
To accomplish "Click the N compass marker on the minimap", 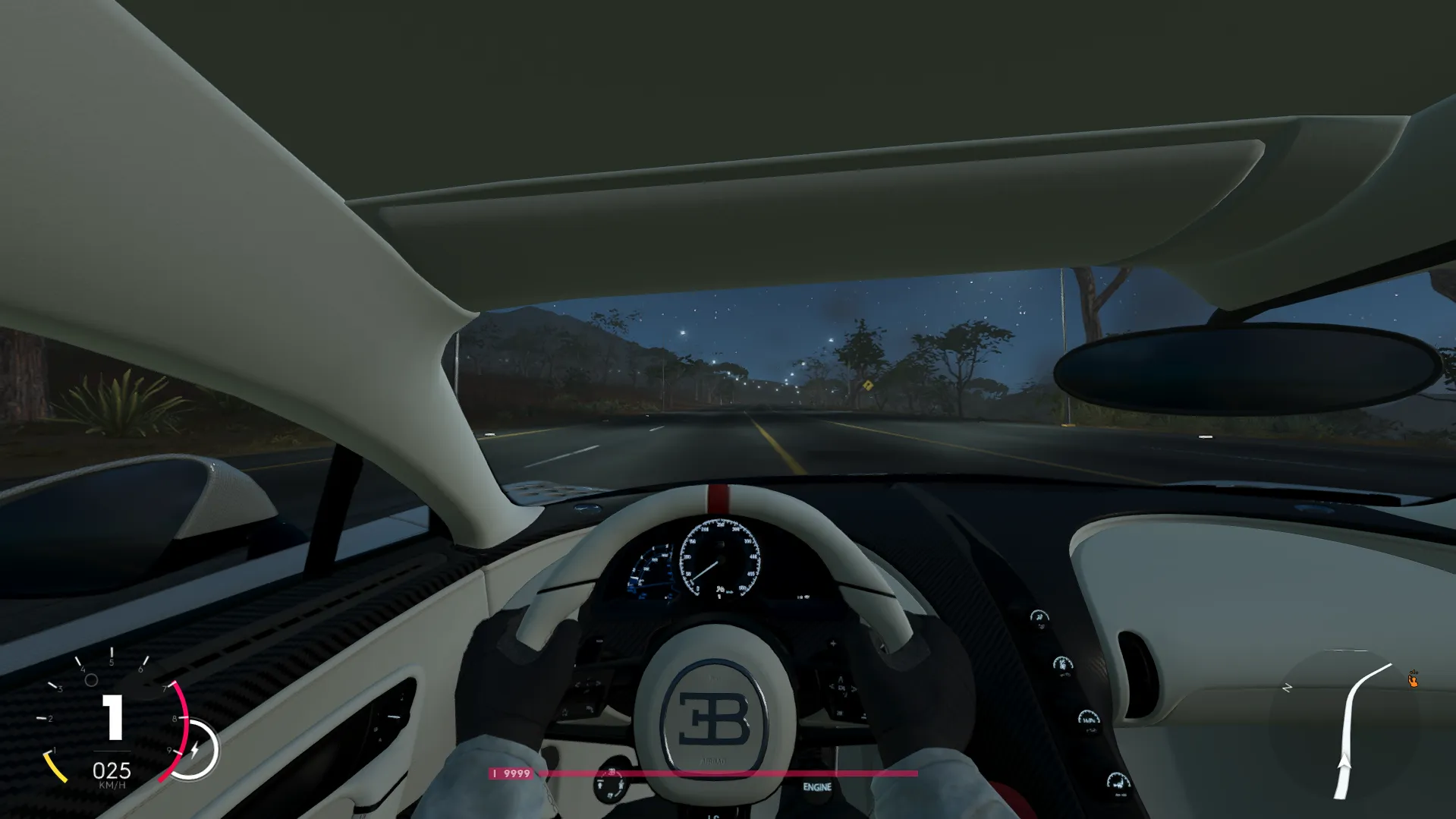I will [1287, 688].
